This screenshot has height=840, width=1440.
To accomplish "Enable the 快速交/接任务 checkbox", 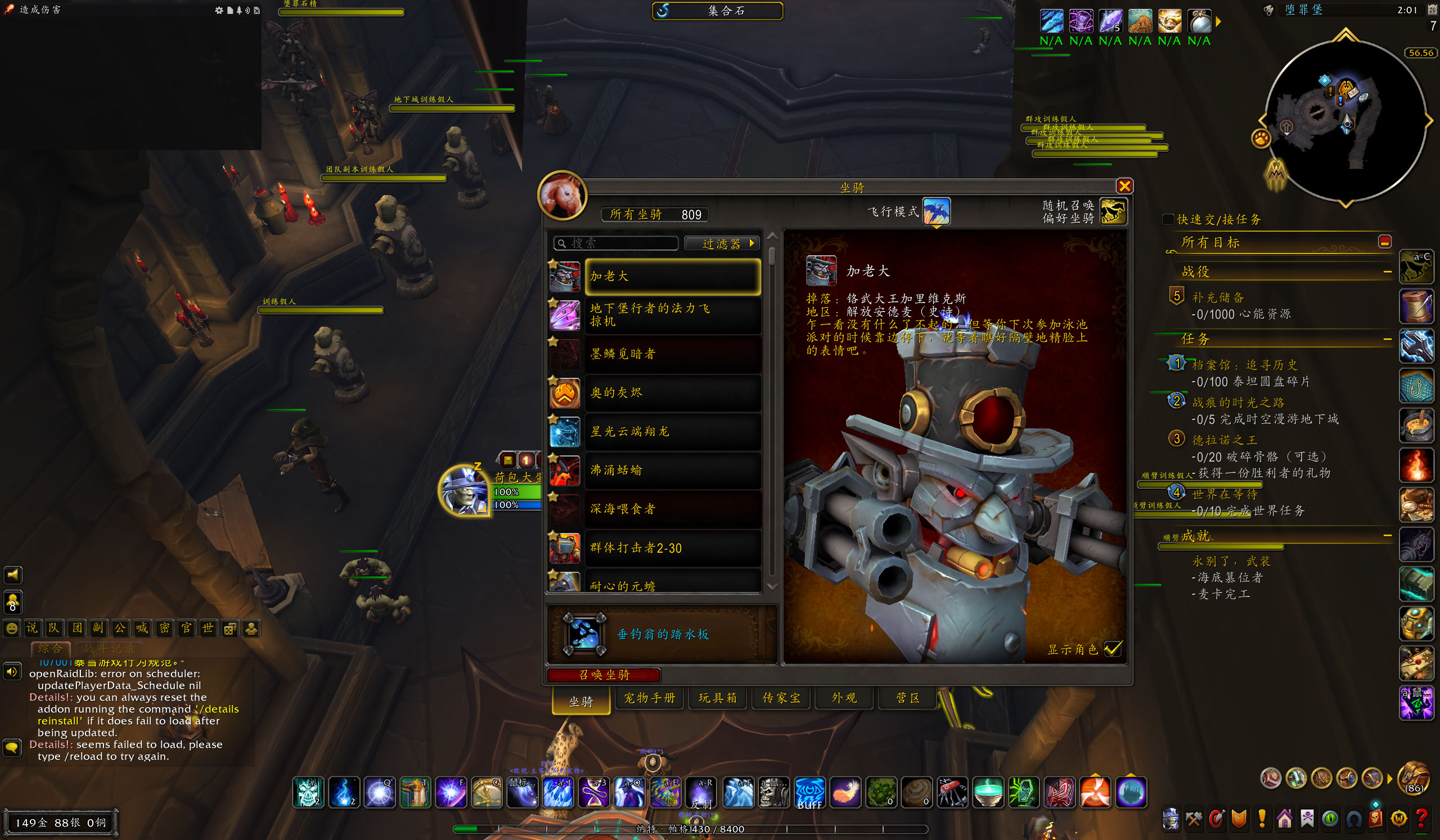I will 1168,219.
